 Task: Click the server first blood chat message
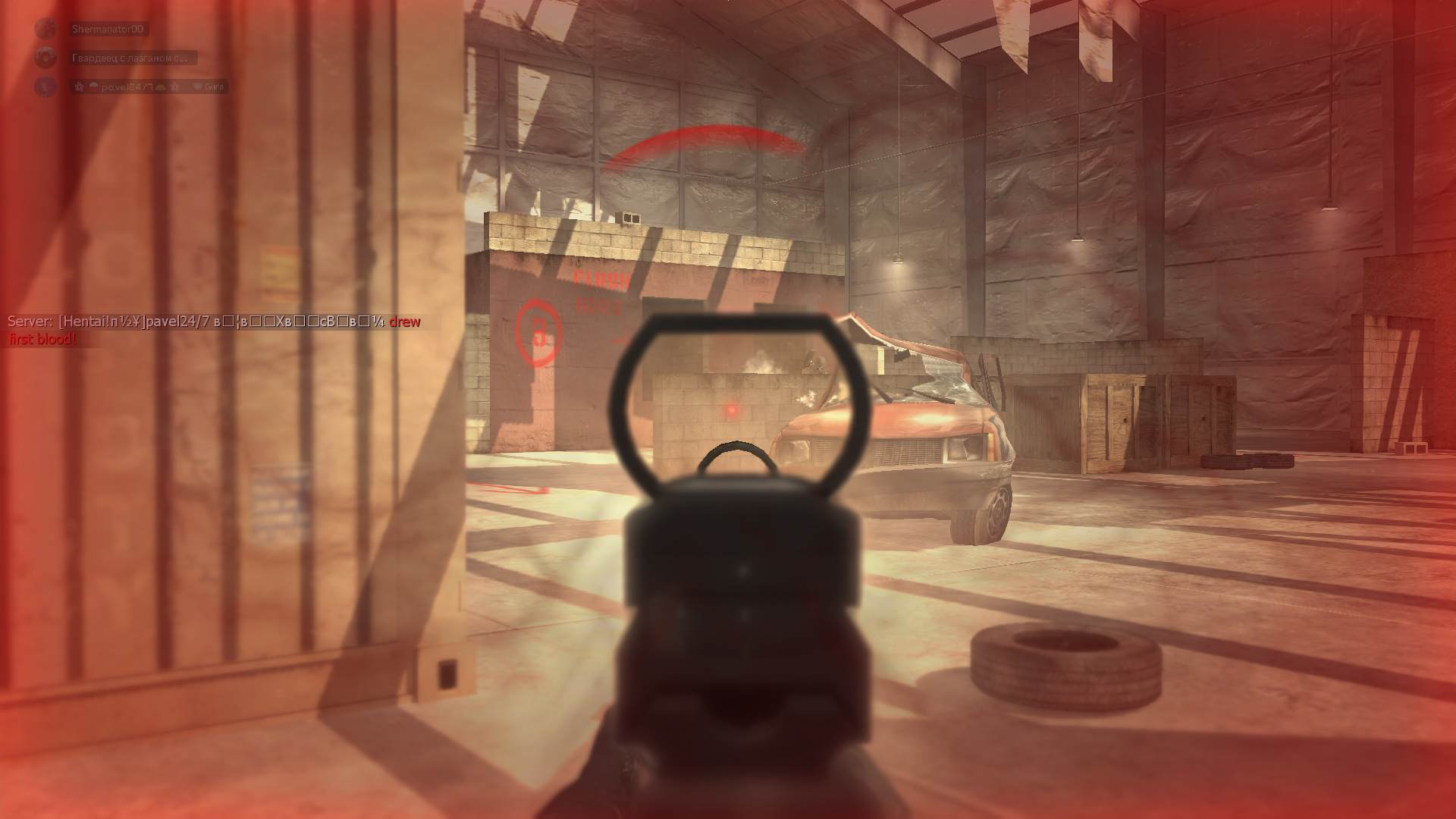coord(214,329)
